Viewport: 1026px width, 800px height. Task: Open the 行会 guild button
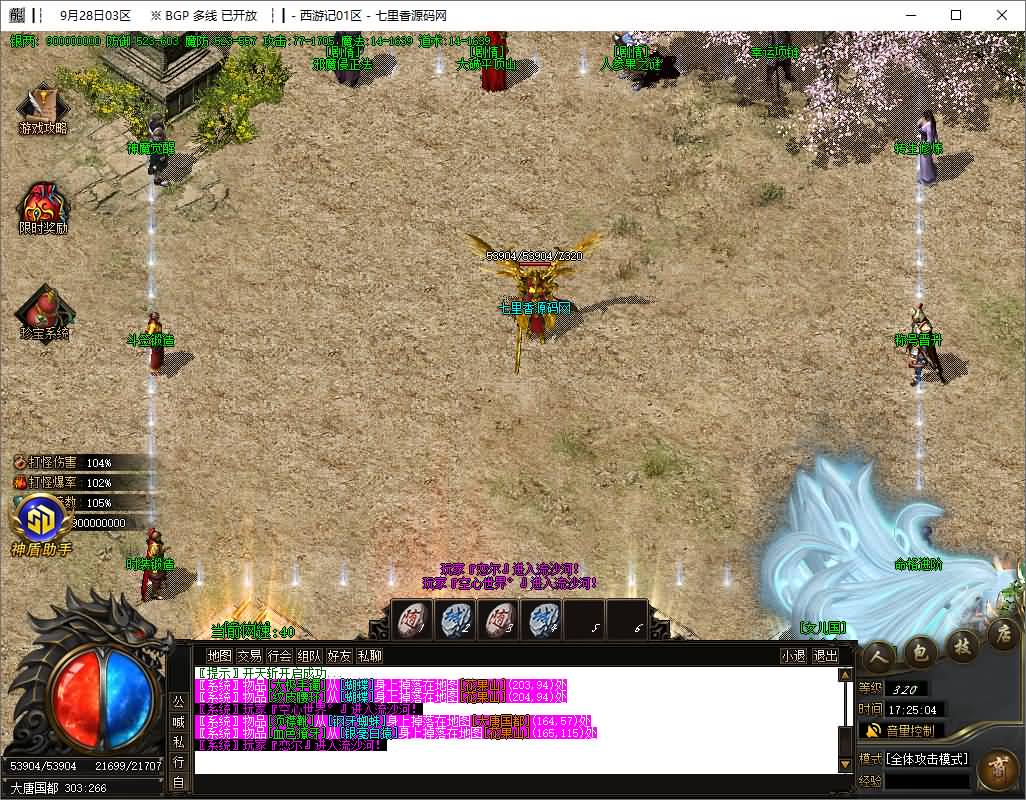pos(279,656)
